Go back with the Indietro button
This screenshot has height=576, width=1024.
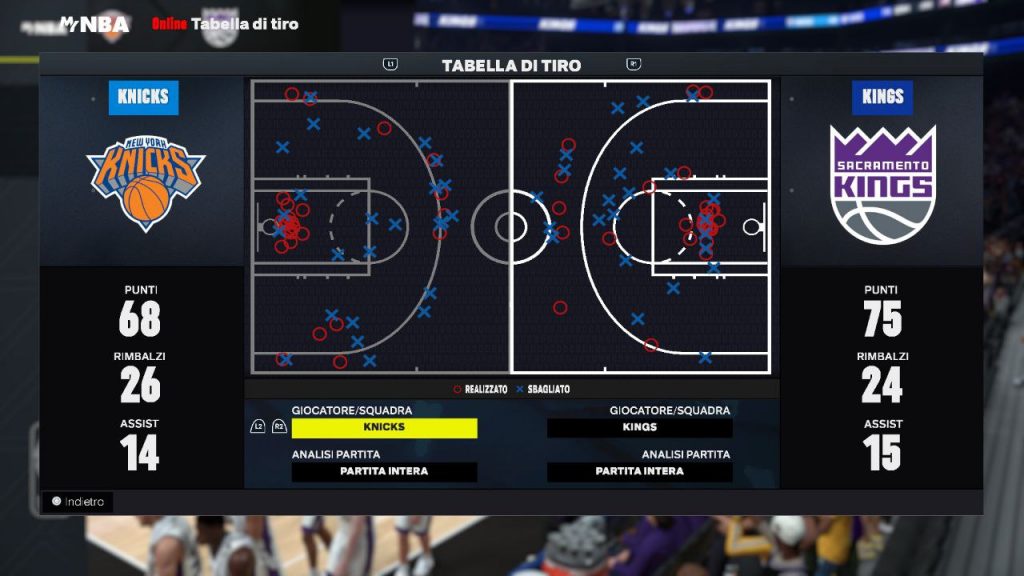coord(78,502)
